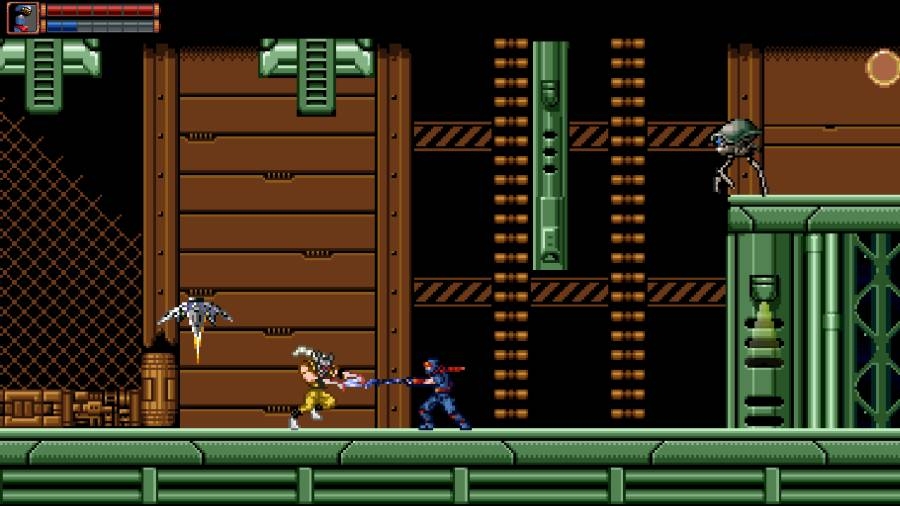
Task: Click the ninja character portrait
Action: point(22,17)
